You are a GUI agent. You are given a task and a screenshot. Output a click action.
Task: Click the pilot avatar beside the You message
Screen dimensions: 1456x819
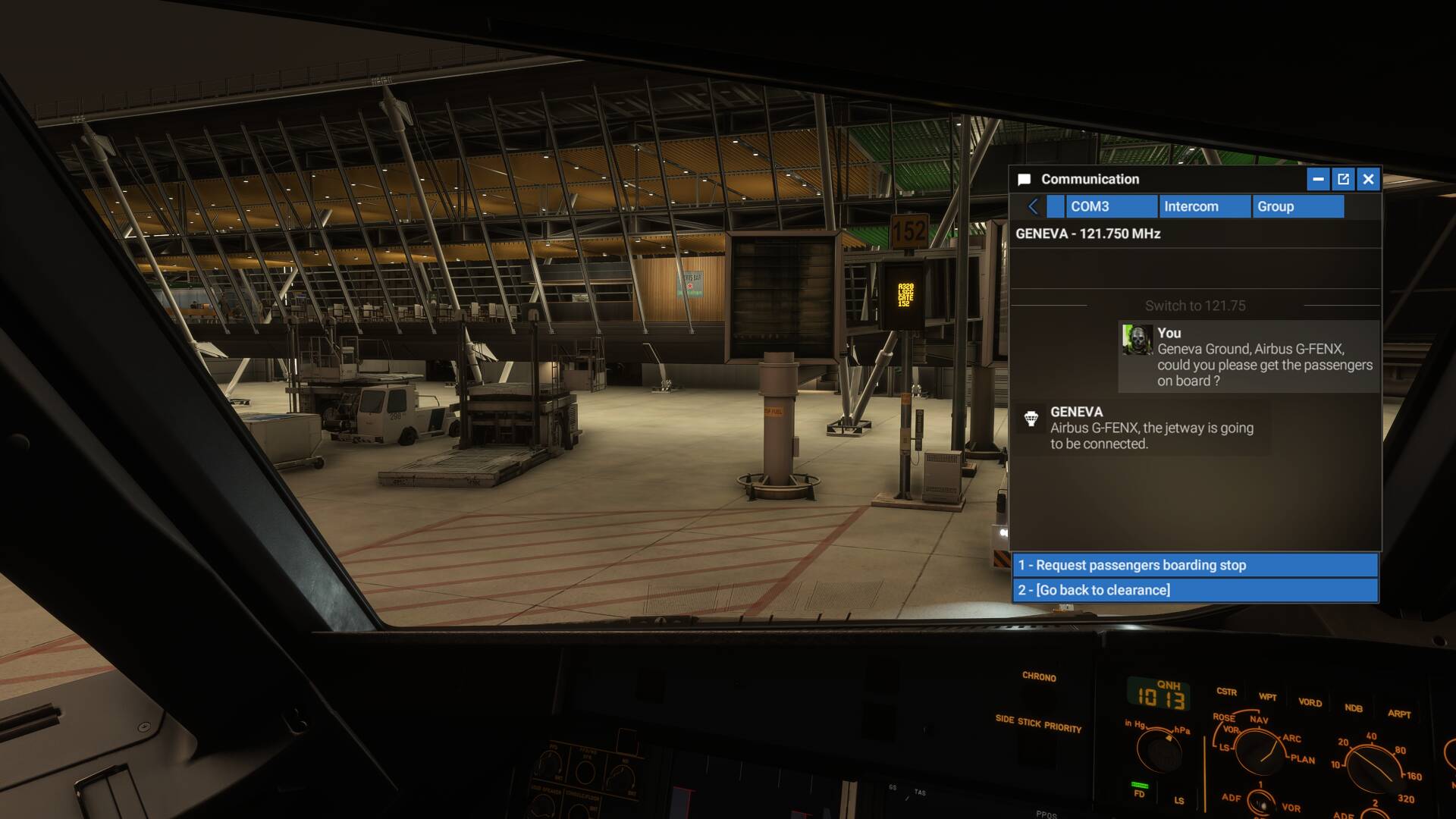tap(1136, 339)
